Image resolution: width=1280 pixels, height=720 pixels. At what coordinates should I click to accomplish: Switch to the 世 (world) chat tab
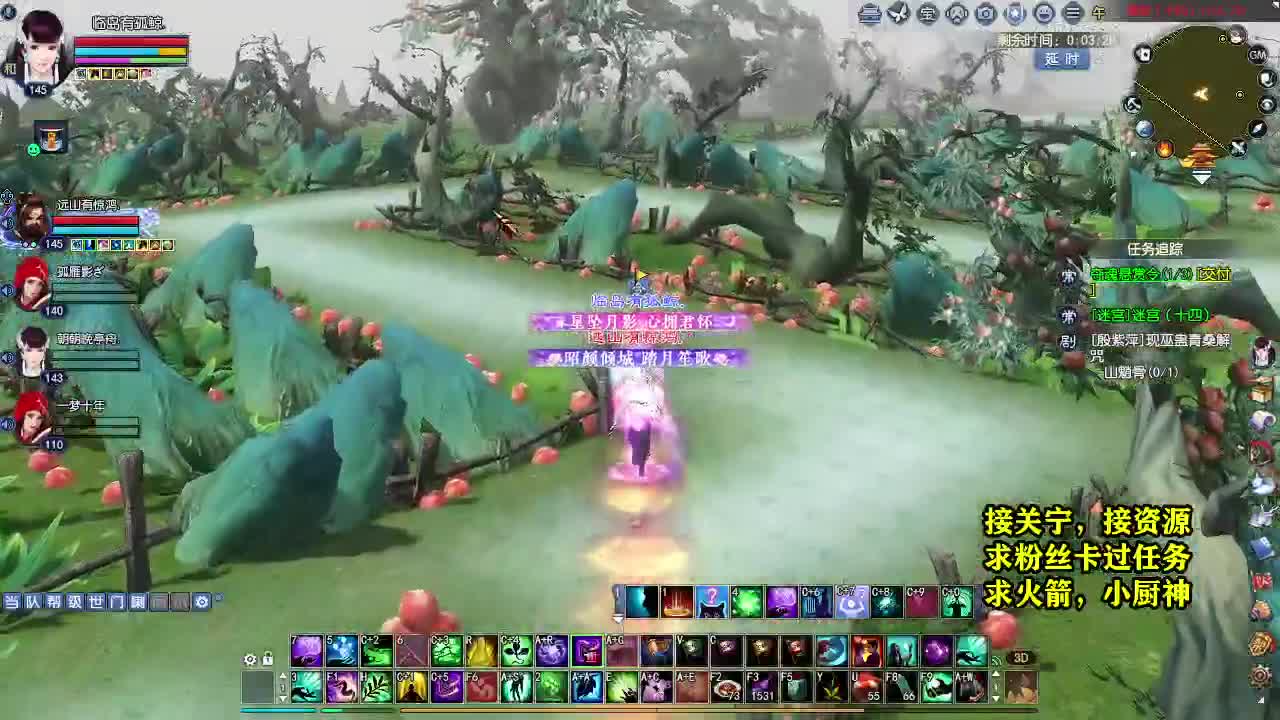pos(96,600)
